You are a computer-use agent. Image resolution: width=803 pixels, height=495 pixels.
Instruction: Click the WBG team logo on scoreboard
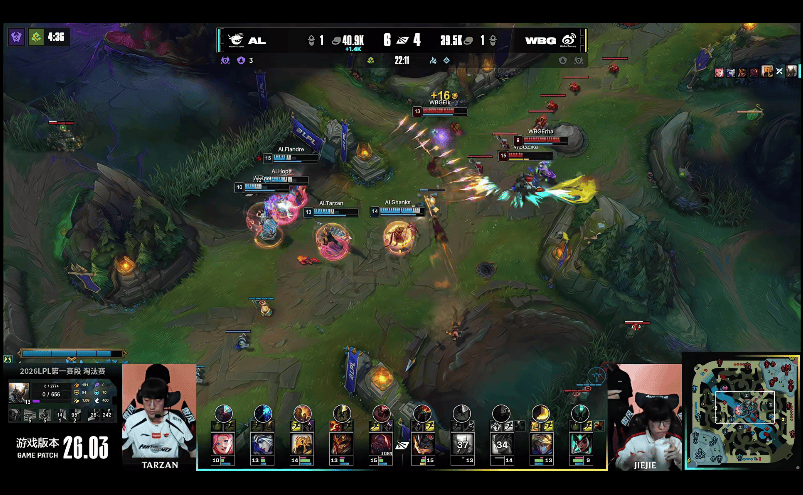coord(567,40)
